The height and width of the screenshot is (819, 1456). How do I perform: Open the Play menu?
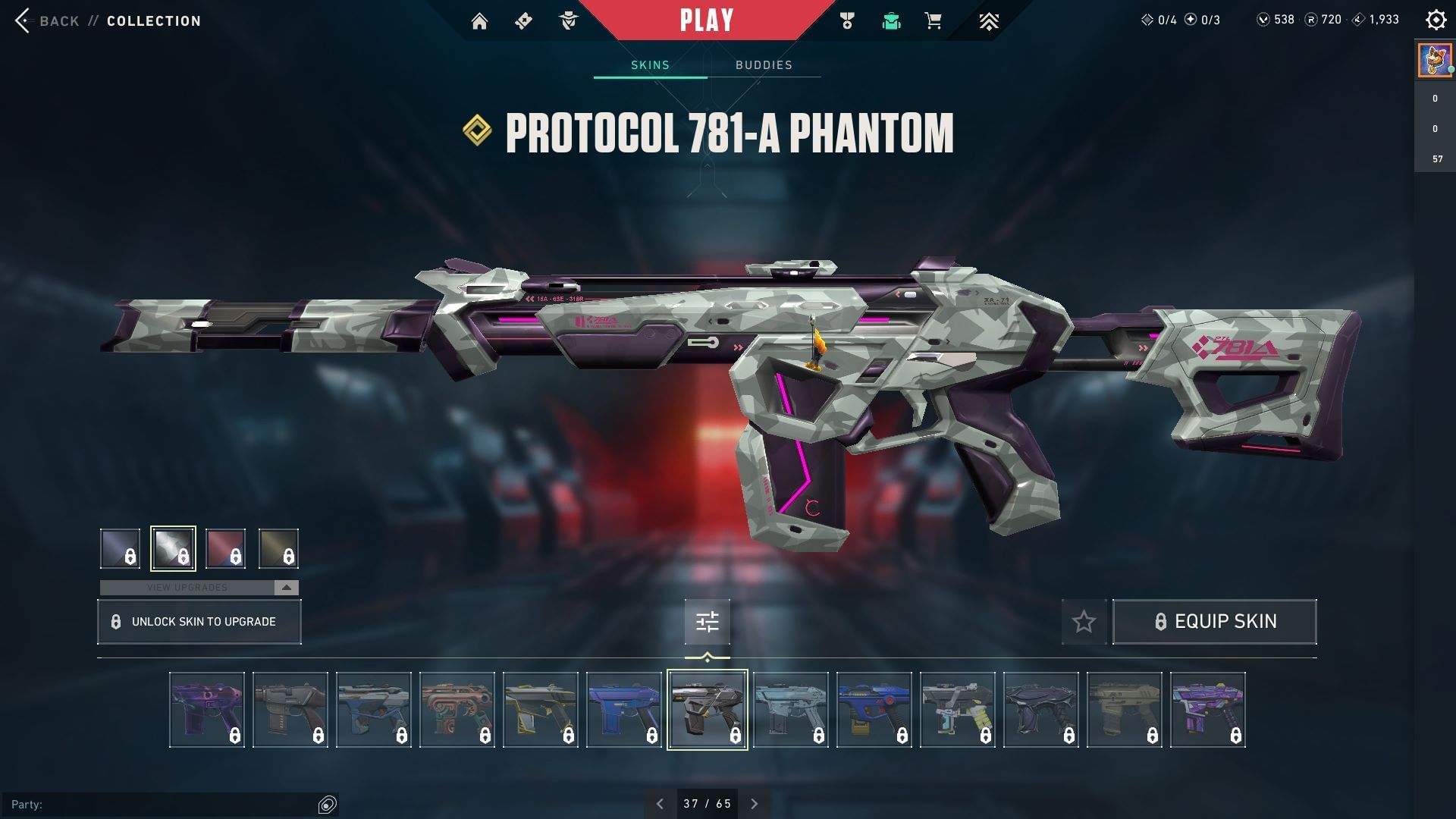click(x=707, y=20)
